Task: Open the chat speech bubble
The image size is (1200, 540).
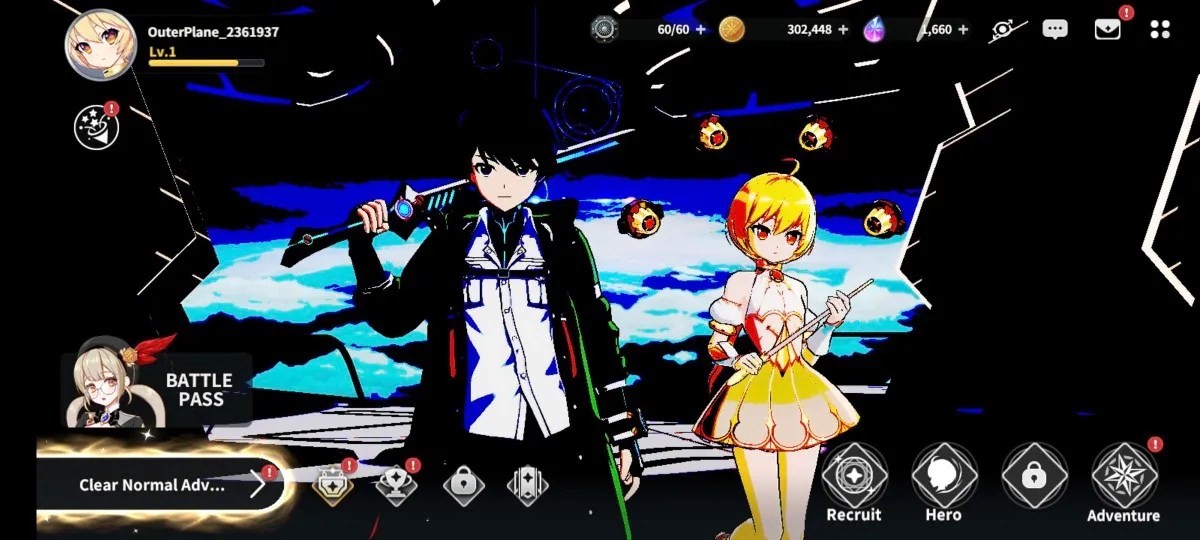Action: point(1055,29)
